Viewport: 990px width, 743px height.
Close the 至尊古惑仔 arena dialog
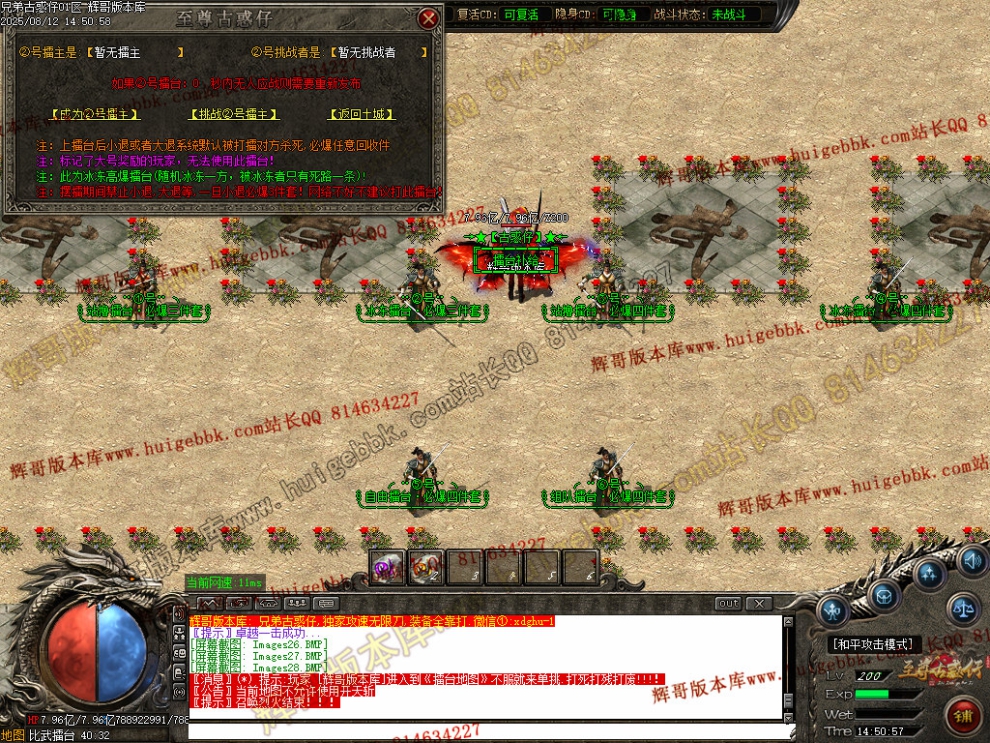pyautogui.click(x=428, y=19)
